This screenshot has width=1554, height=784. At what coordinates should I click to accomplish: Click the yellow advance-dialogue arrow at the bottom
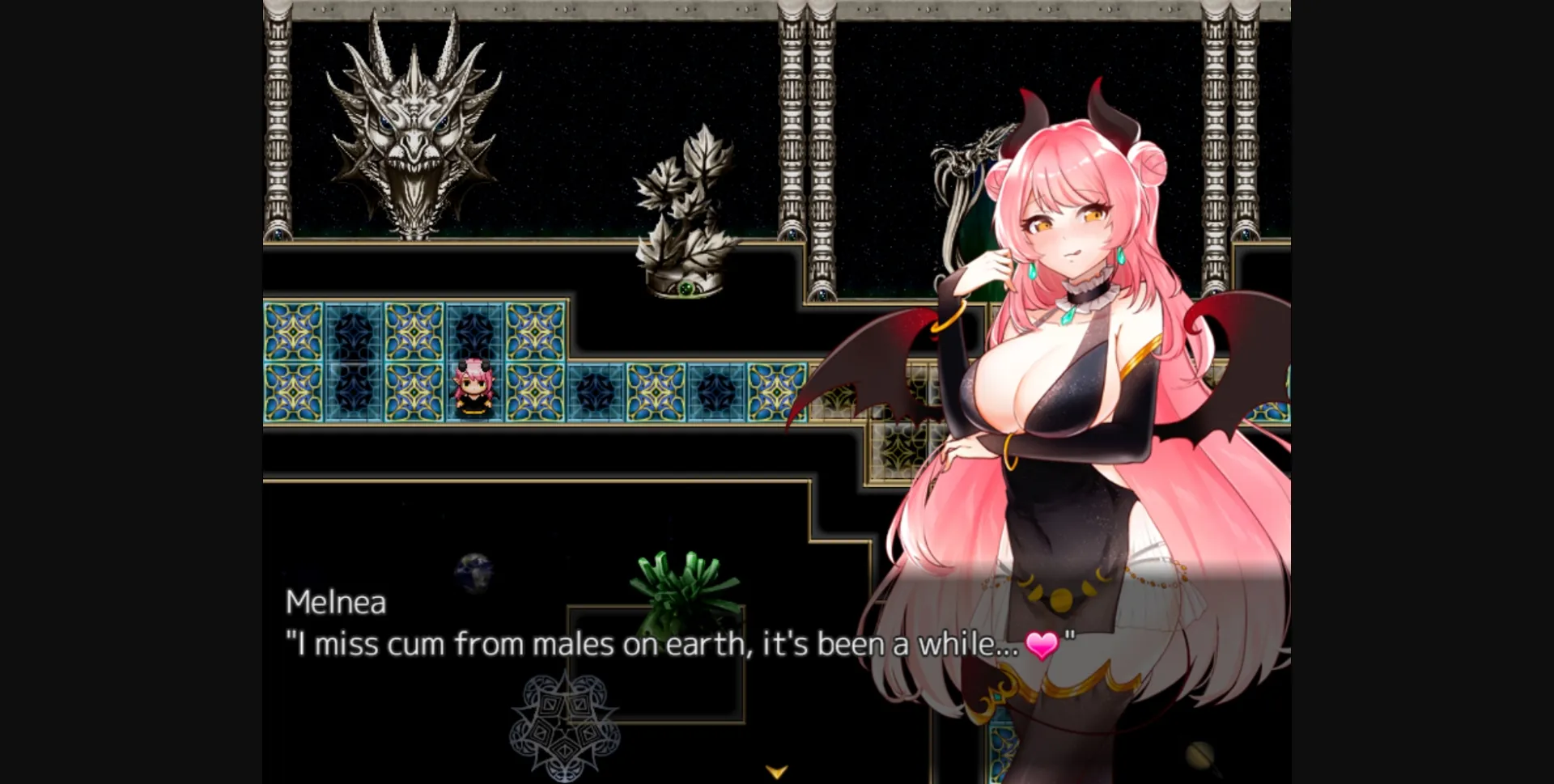777,773
